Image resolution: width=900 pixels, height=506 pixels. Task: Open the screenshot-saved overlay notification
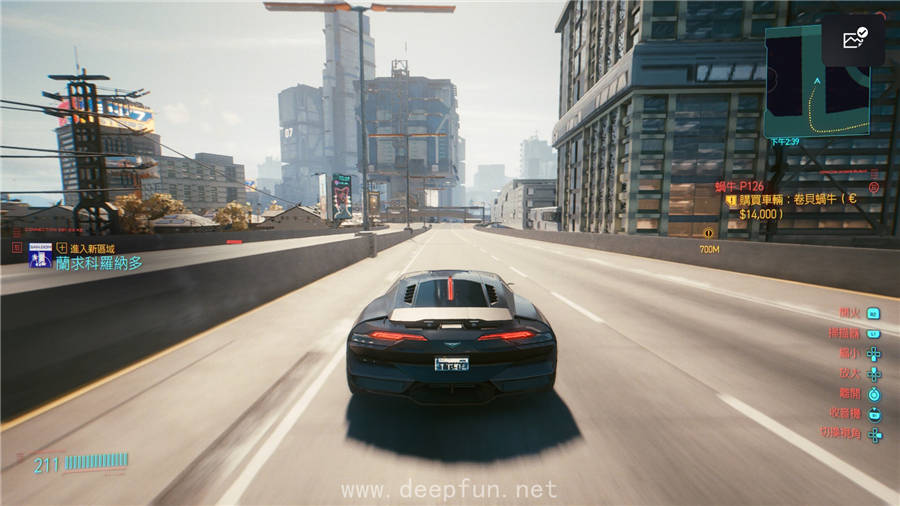point(853,40)
